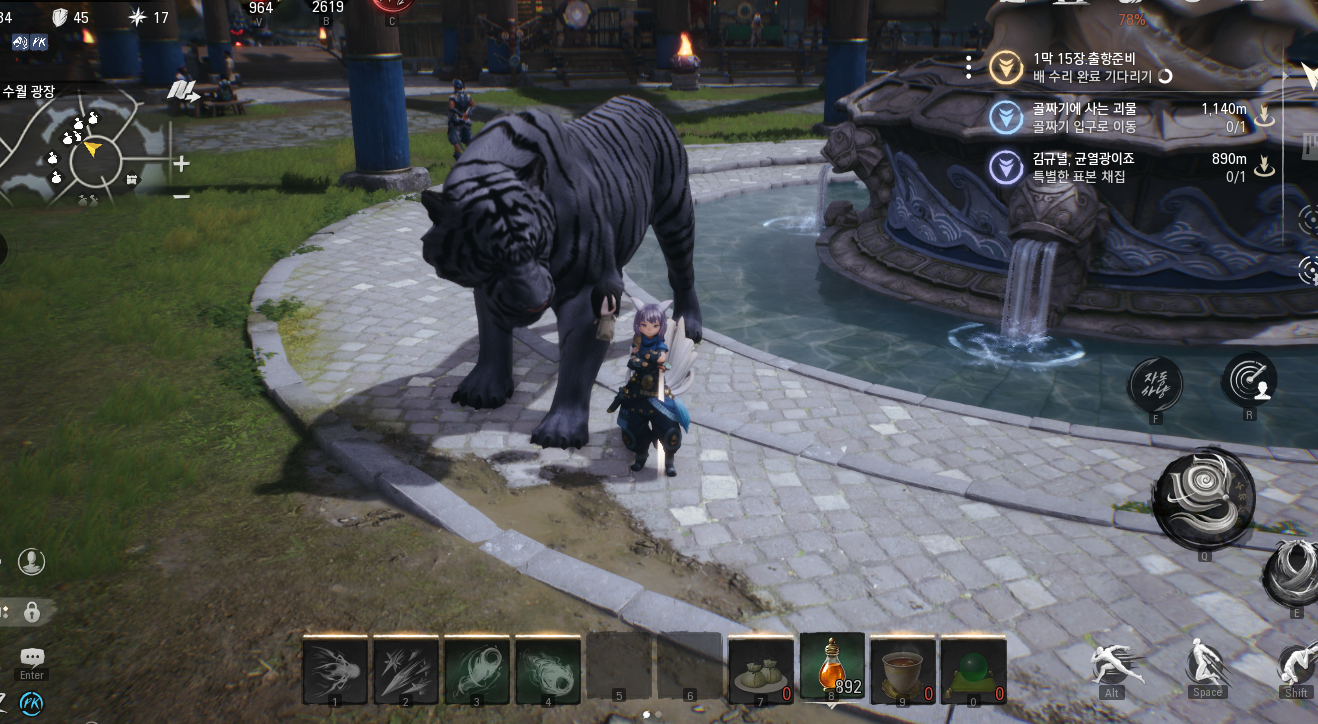Use the dumpling food item in slot 7
Viewport: 1318px width, 724px height.
point(761,669)
